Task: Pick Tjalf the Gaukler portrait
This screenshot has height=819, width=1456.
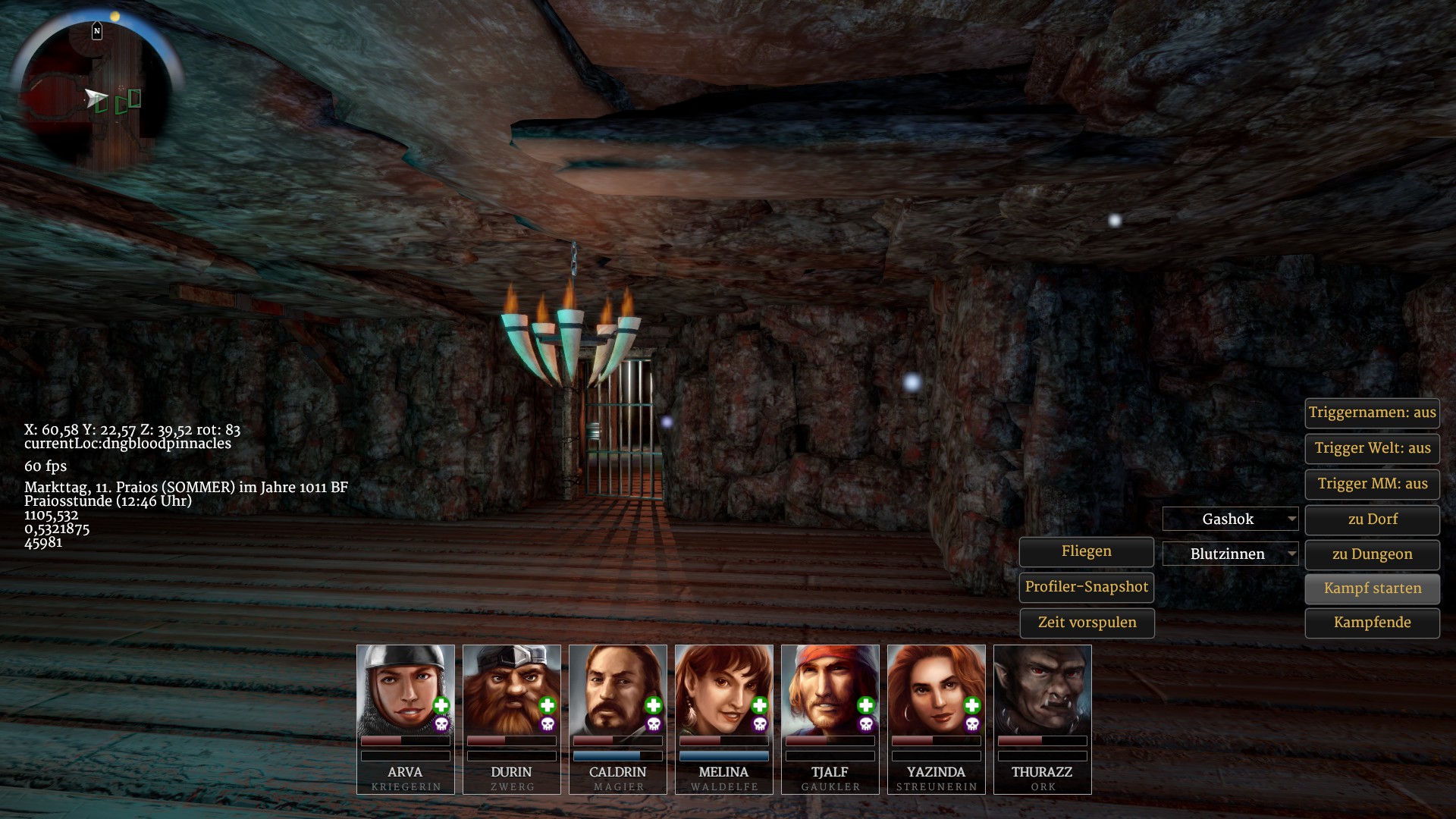Action: click(x=830, y=690)
